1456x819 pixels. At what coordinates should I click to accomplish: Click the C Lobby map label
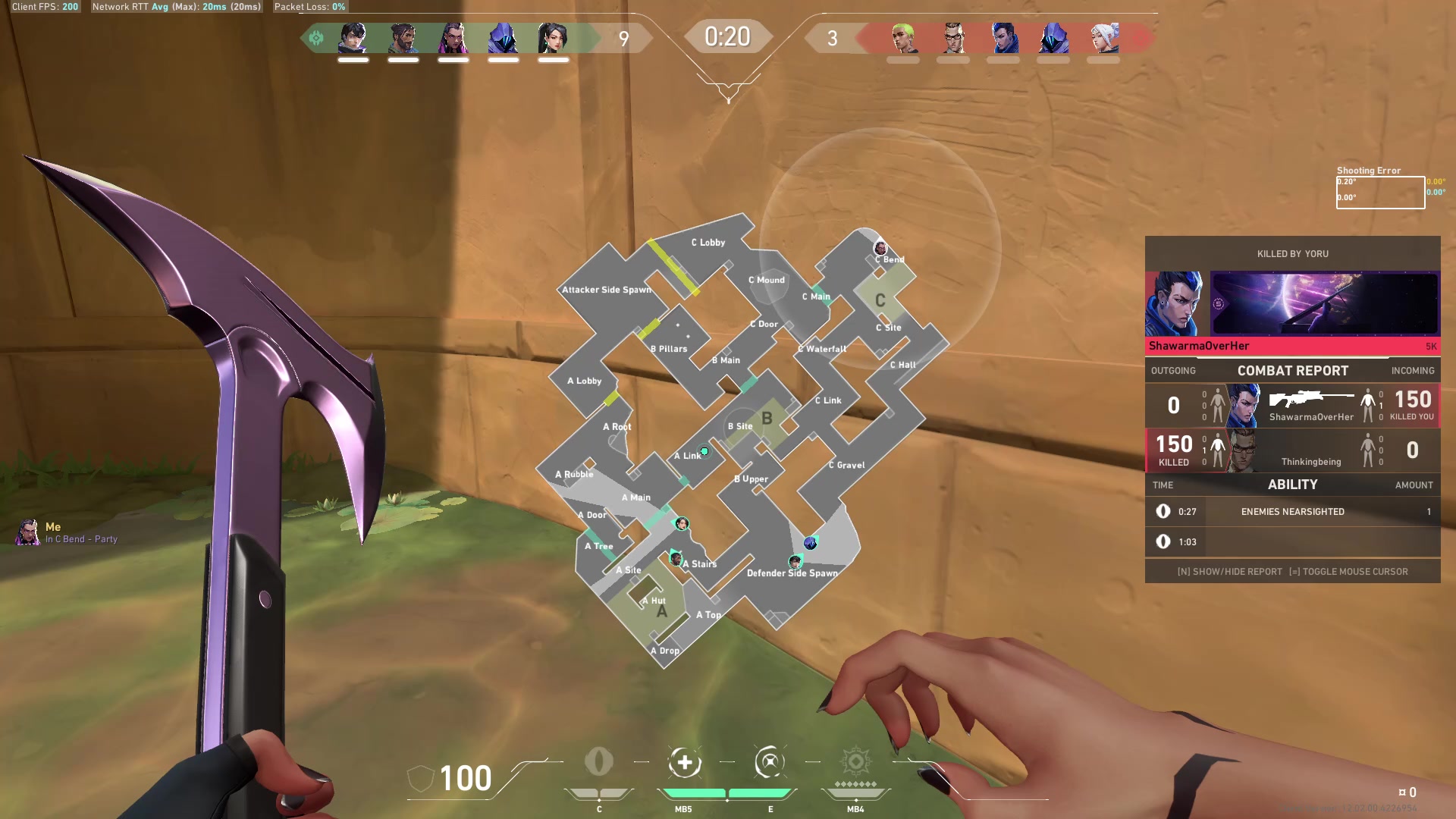(x=708, y=243)
